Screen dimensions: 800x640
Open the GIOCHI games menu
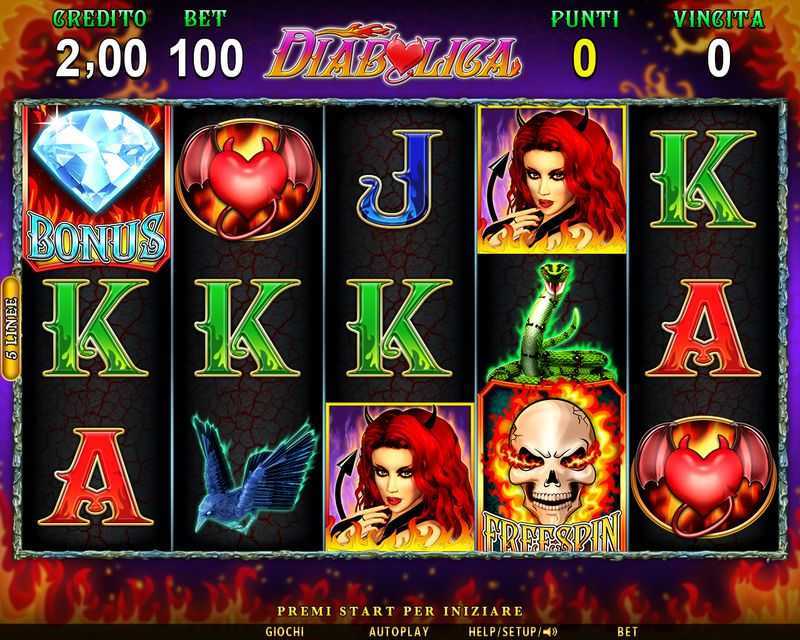click(285, 631)
